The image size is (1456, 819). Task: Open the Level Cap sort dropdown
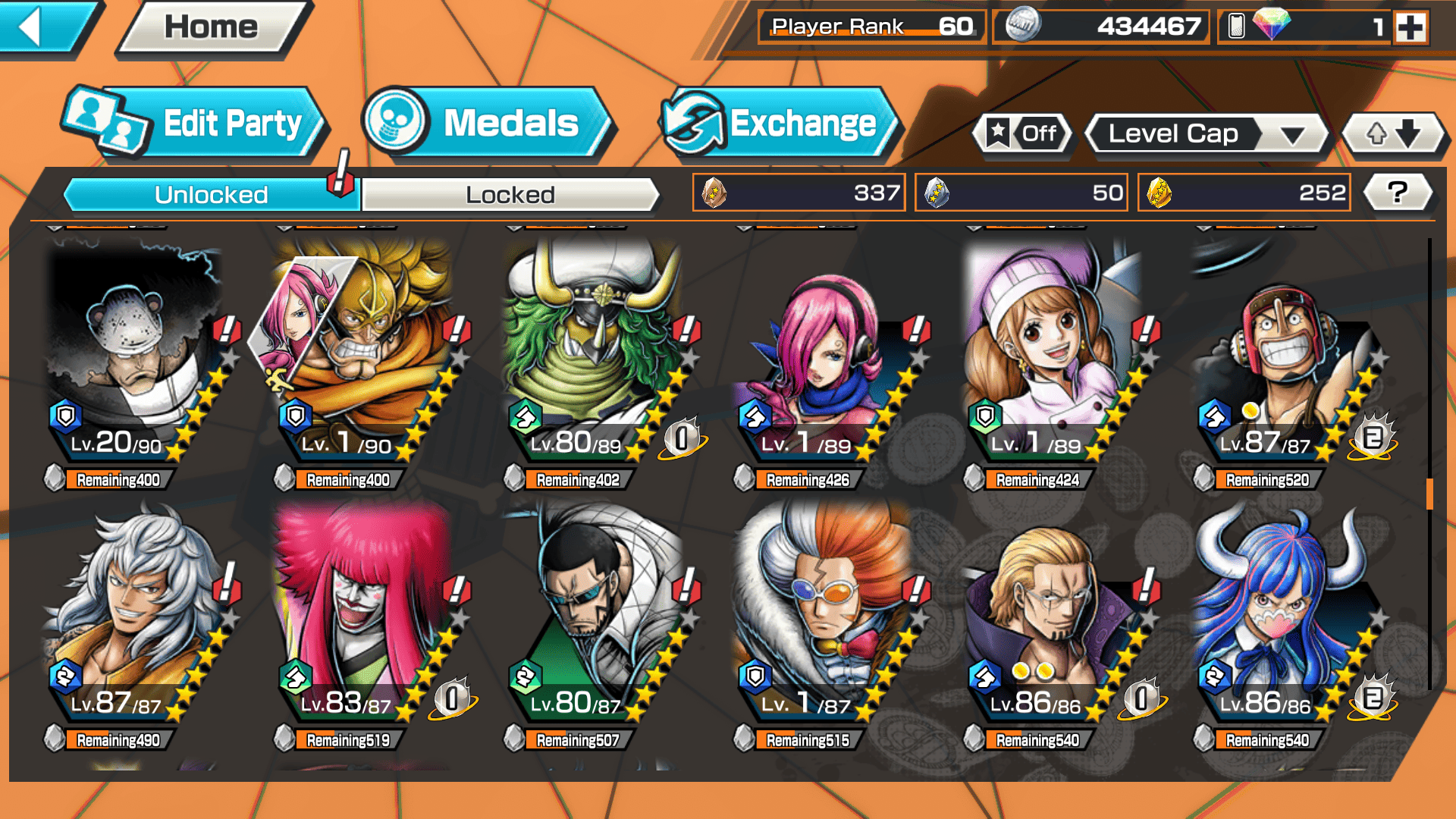tap(1206, 134)
